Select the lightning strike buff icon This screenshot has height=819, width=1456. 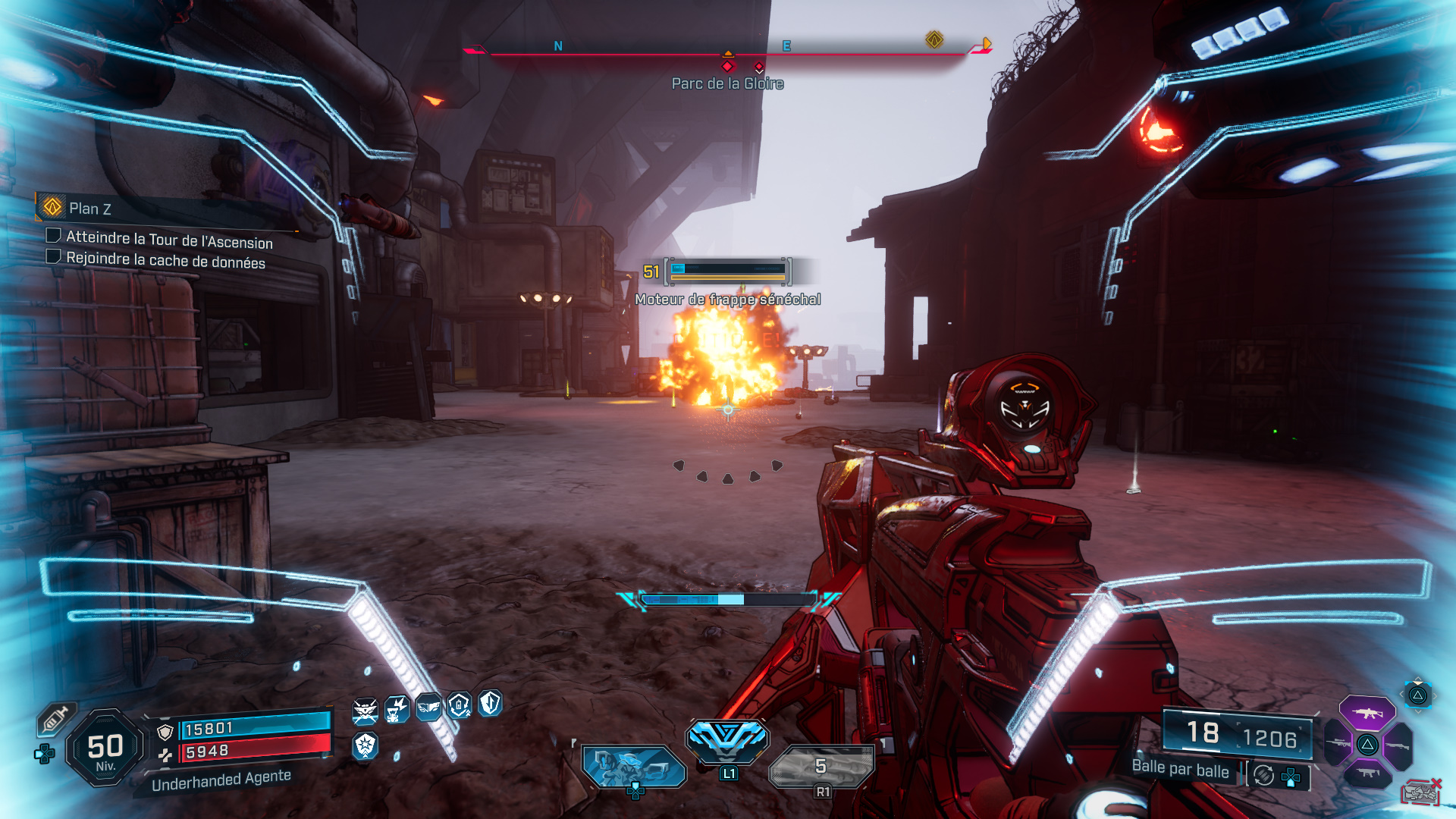[397, 710]
